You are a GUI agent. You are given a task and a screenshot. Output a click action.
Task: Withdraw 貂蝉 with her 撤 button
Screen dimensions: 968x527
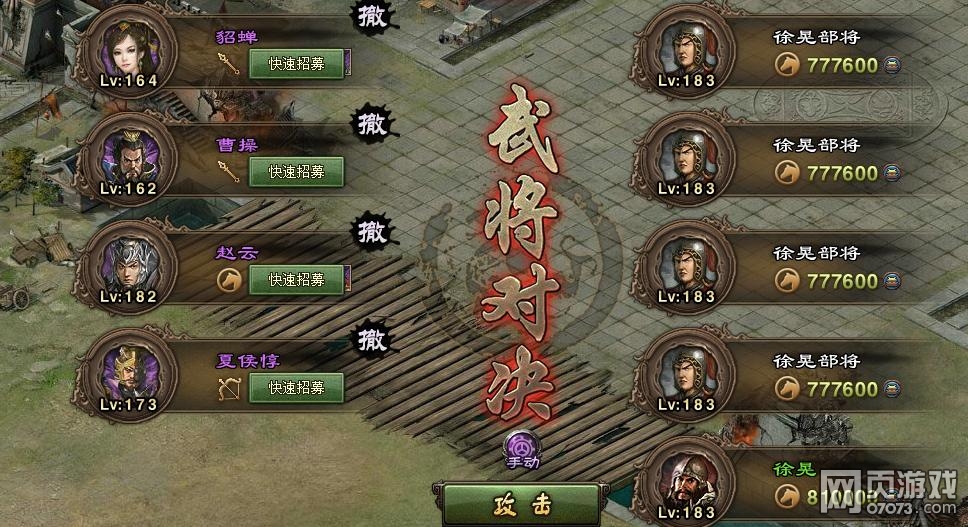[x=371, y=15]
